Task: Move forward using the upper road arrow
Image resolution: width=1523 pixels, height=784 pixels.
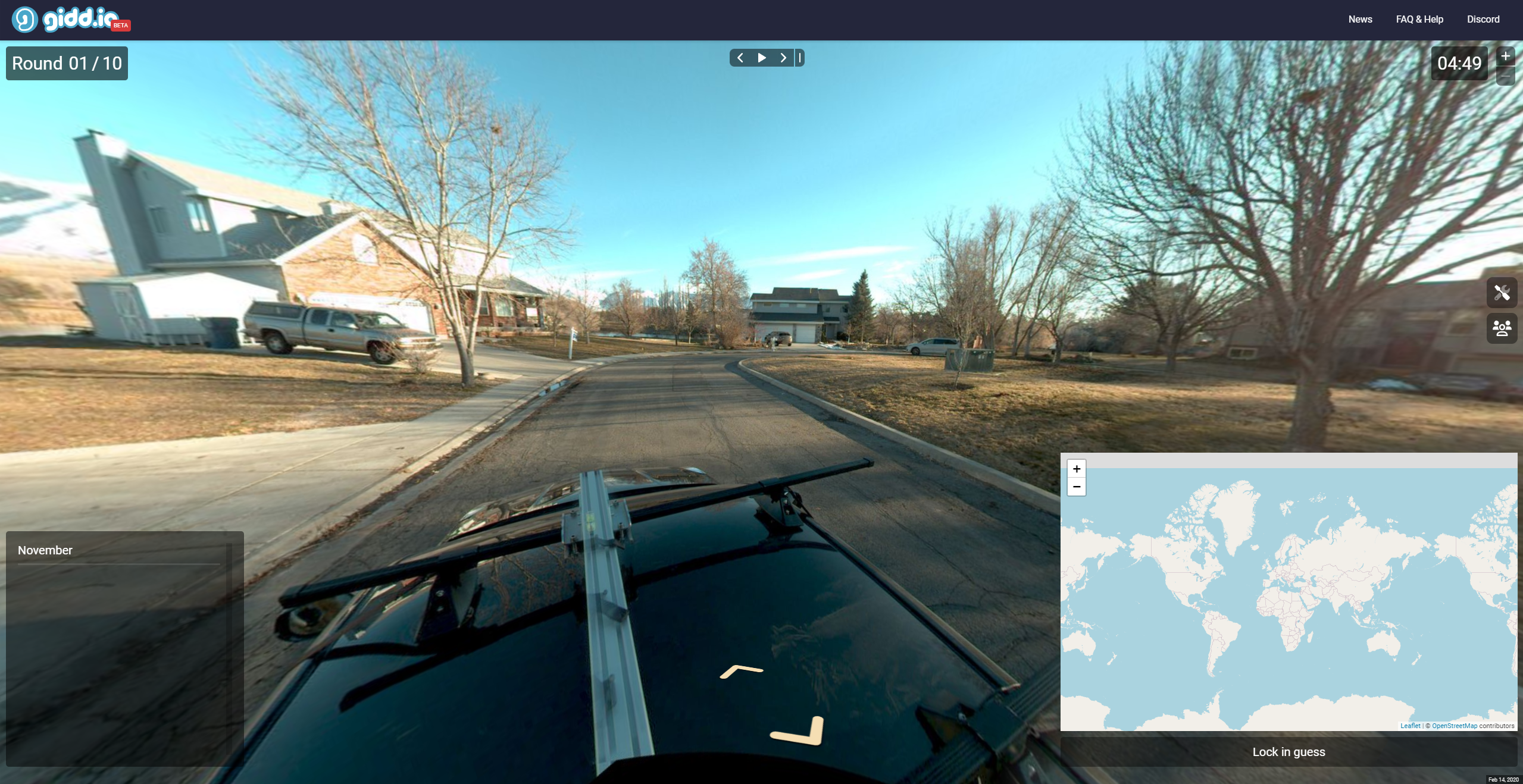Action: click(x=741, y=671)
